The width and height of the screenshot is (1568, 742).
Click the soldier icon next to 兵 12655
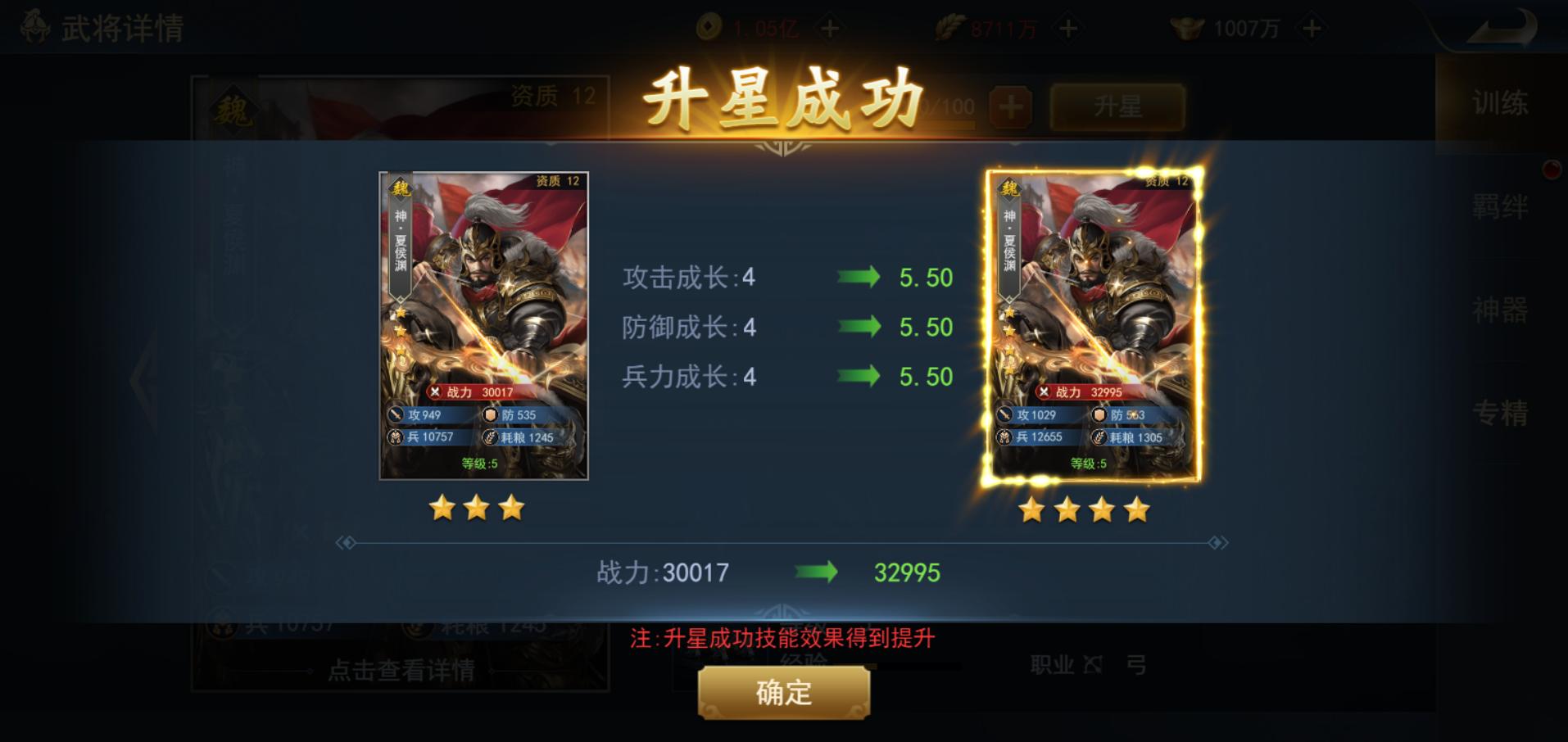[1004, 437]
